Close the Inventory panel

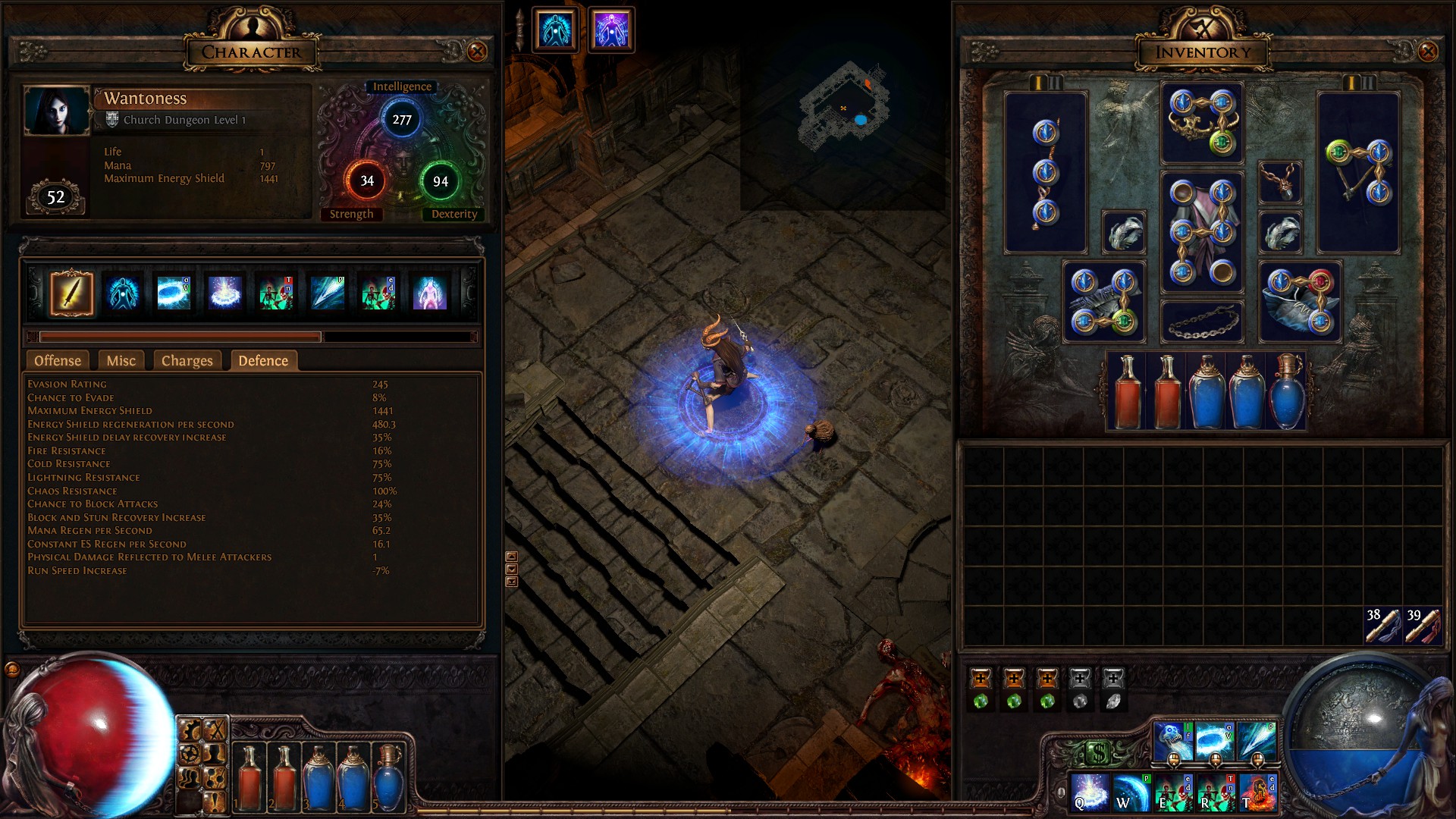[x=1428, y=52]
